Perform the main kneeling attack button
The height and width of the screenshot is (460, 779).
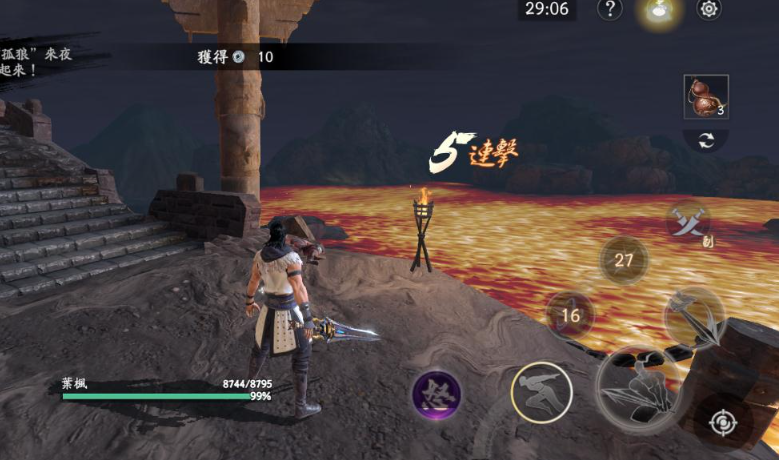[639, 389]
